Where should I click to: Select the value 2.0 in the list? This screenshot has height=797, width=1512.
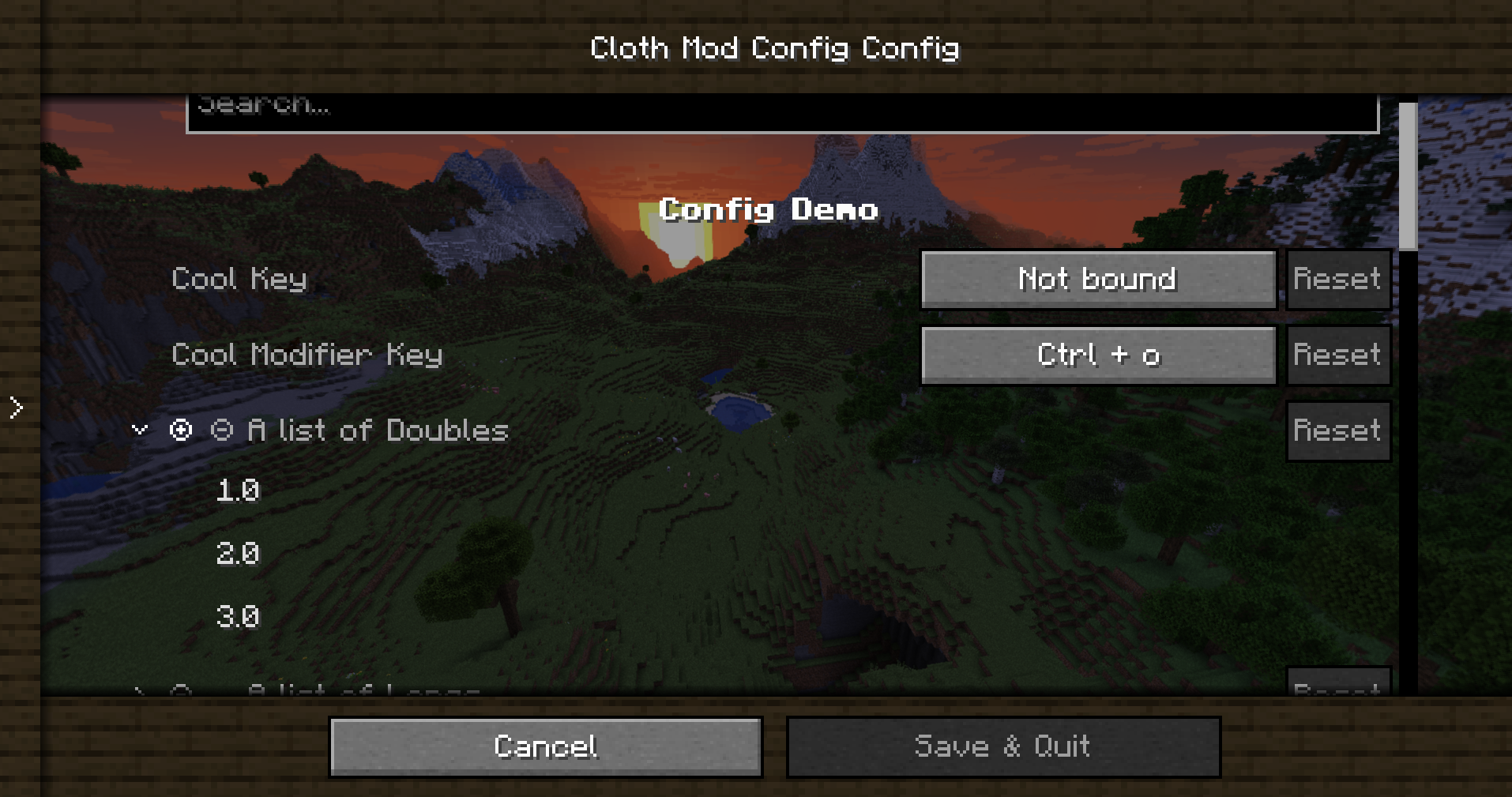click(x=237, y=553)
